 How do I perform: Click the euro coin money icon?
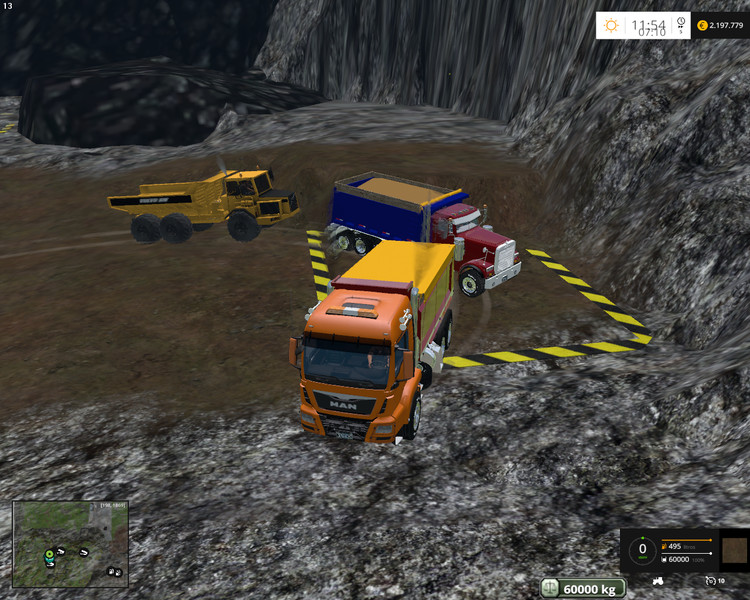[x=702, y=24]
